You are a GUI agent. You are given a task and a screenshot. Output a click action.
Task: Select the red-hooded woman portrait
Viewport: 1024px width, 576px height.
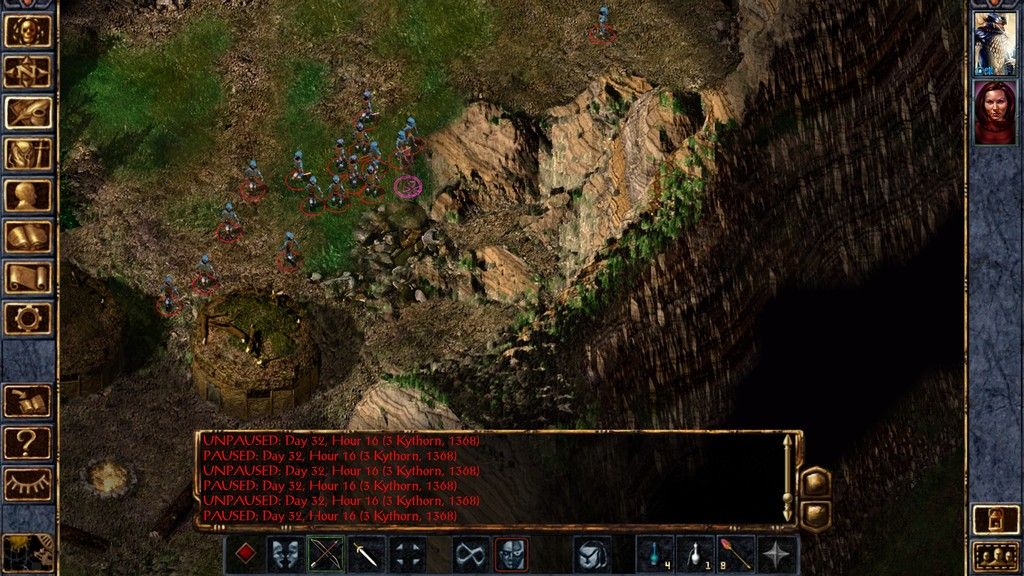(x=995, y=112)
